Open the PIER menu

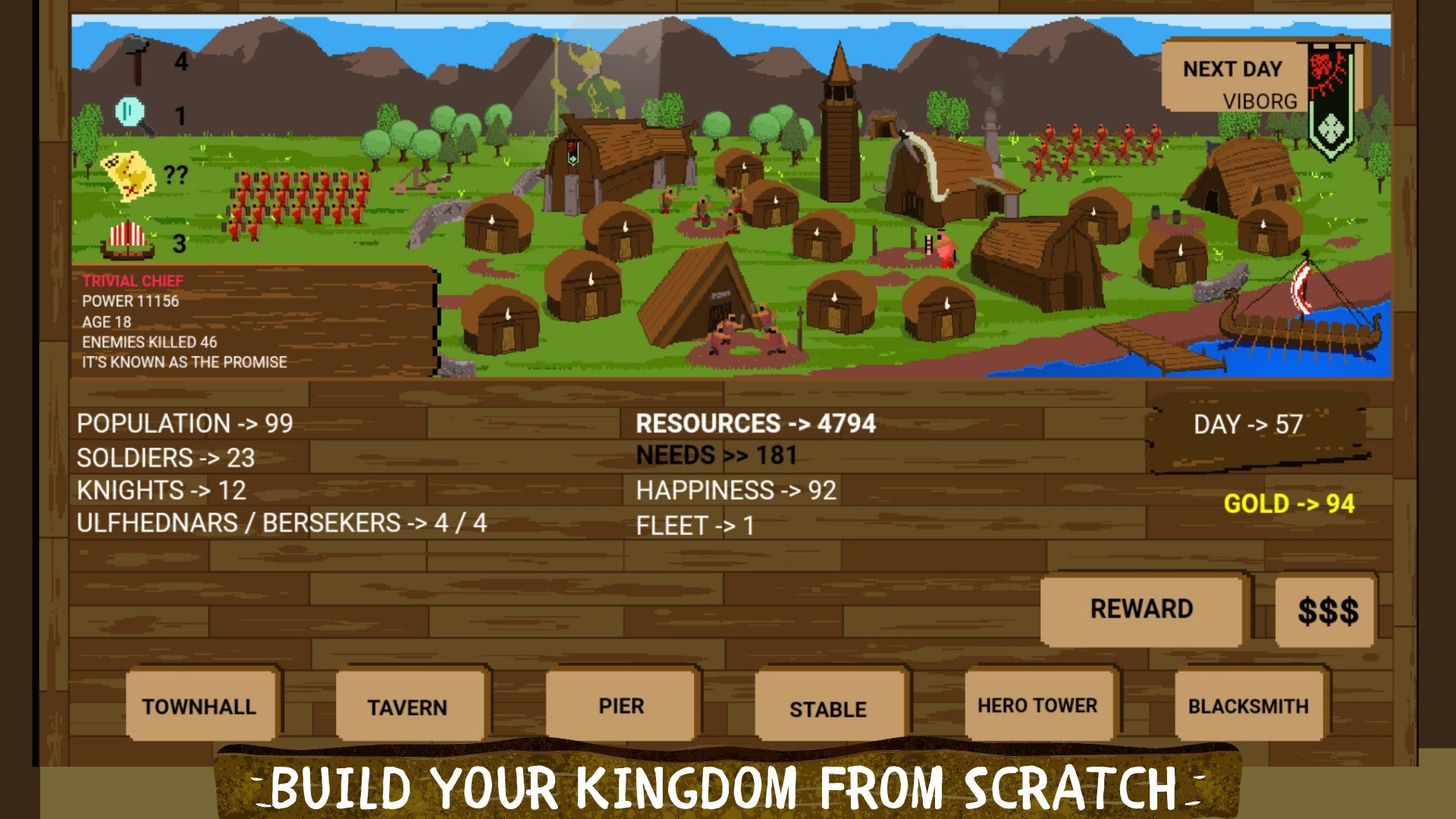(x=620, y=705)
